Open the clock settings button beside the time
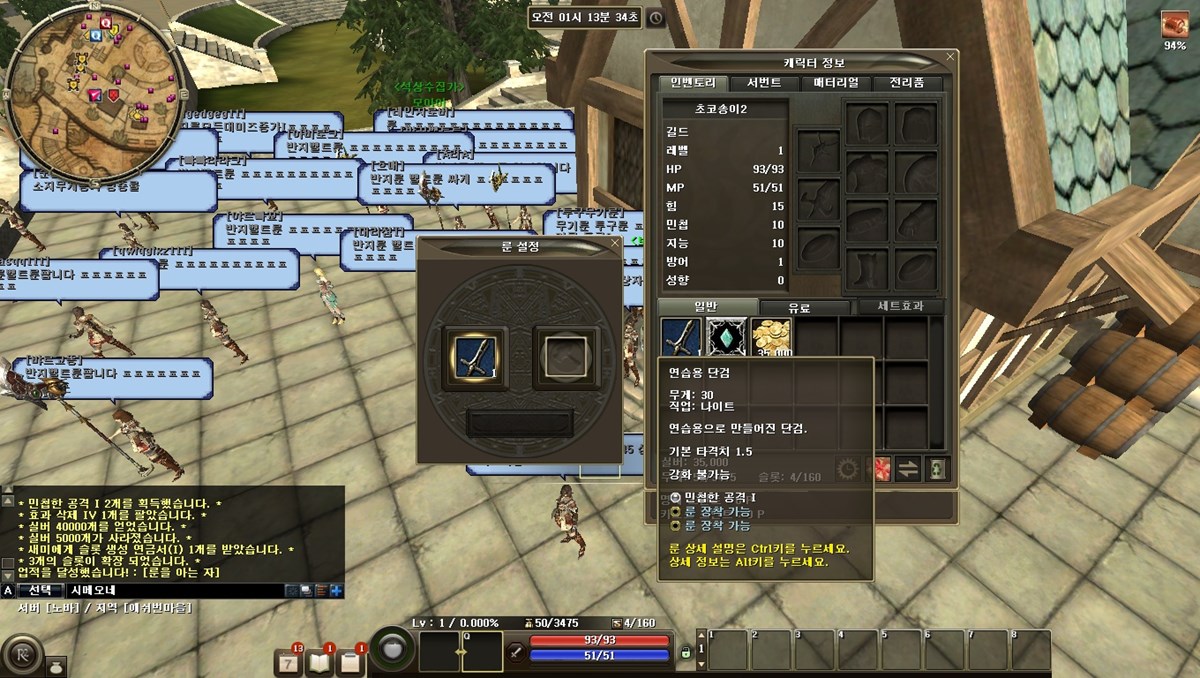 coord(655,17)
